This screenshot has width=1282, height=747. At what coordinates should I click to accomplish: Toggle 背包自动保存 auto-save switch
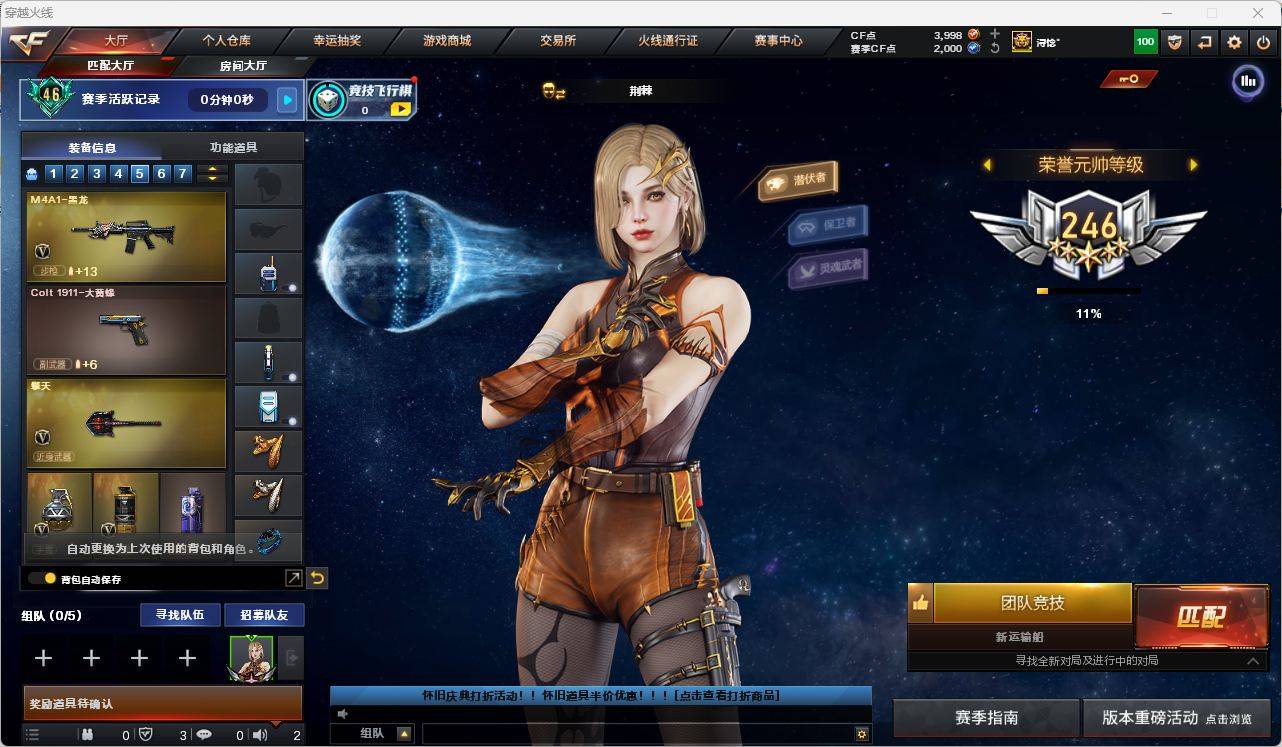42,579
